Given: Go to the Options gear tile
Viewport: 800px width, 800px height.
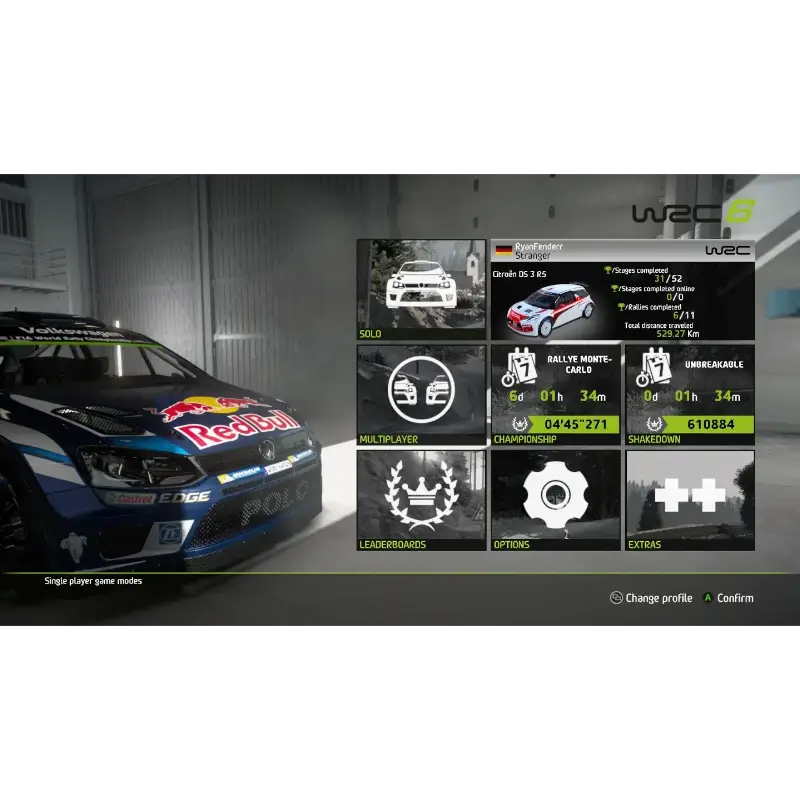Looking at the screenshot, I should coord(556,500).
